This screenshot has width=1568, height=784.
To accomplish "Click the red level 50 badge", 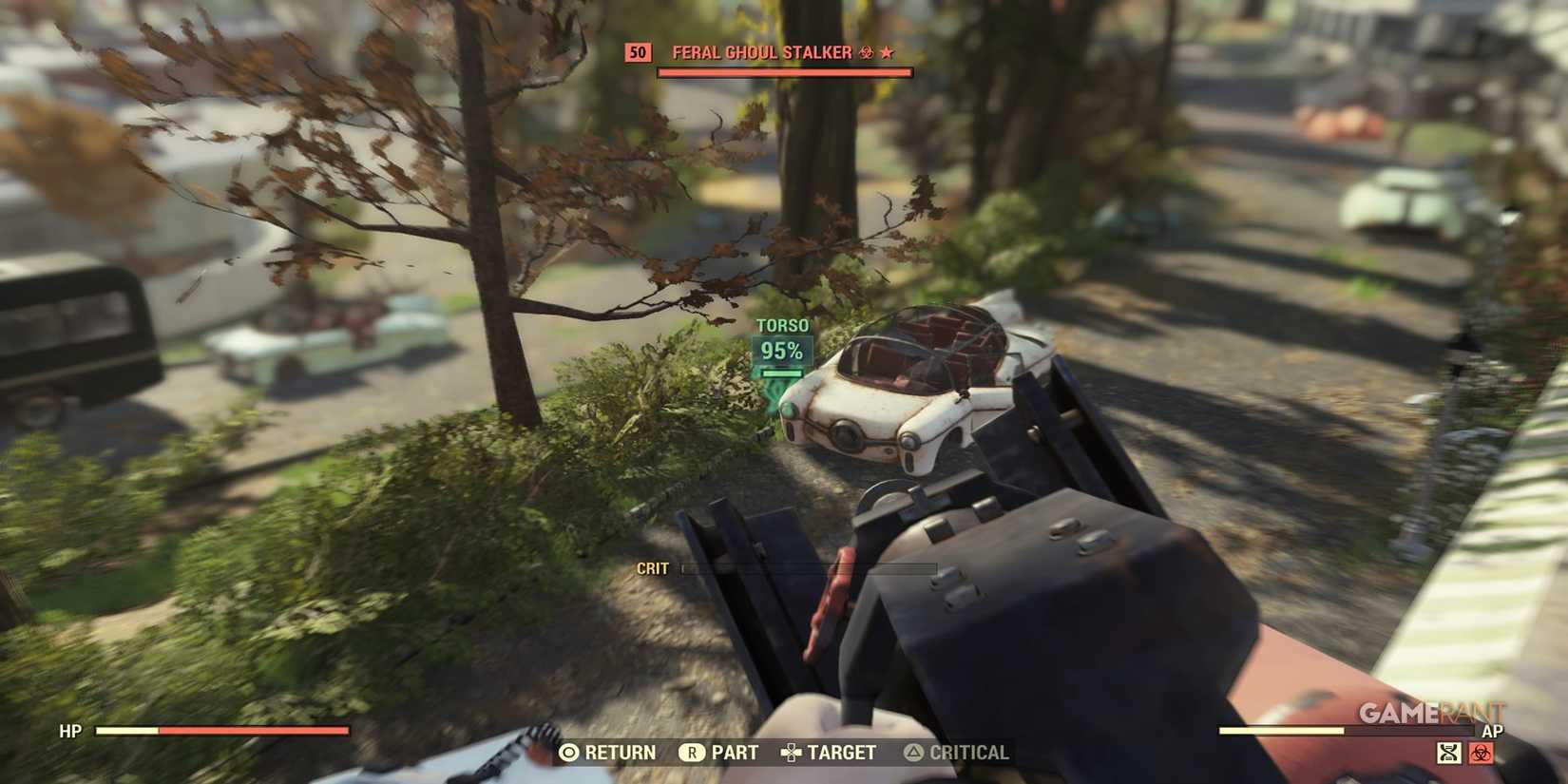I will [x=638, y=52].
